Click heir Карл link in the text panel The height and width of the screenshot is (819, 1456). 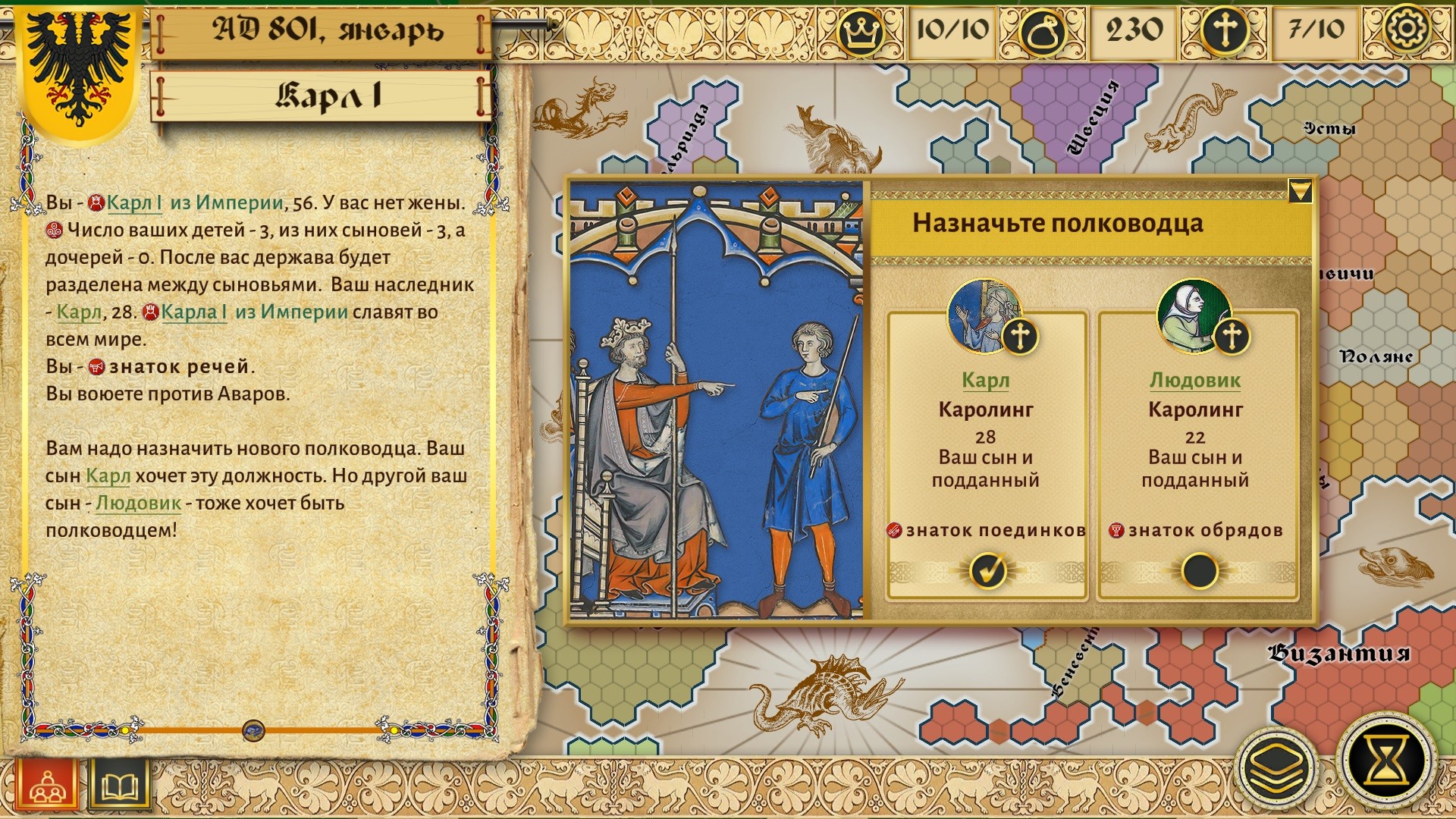[79, 312]
